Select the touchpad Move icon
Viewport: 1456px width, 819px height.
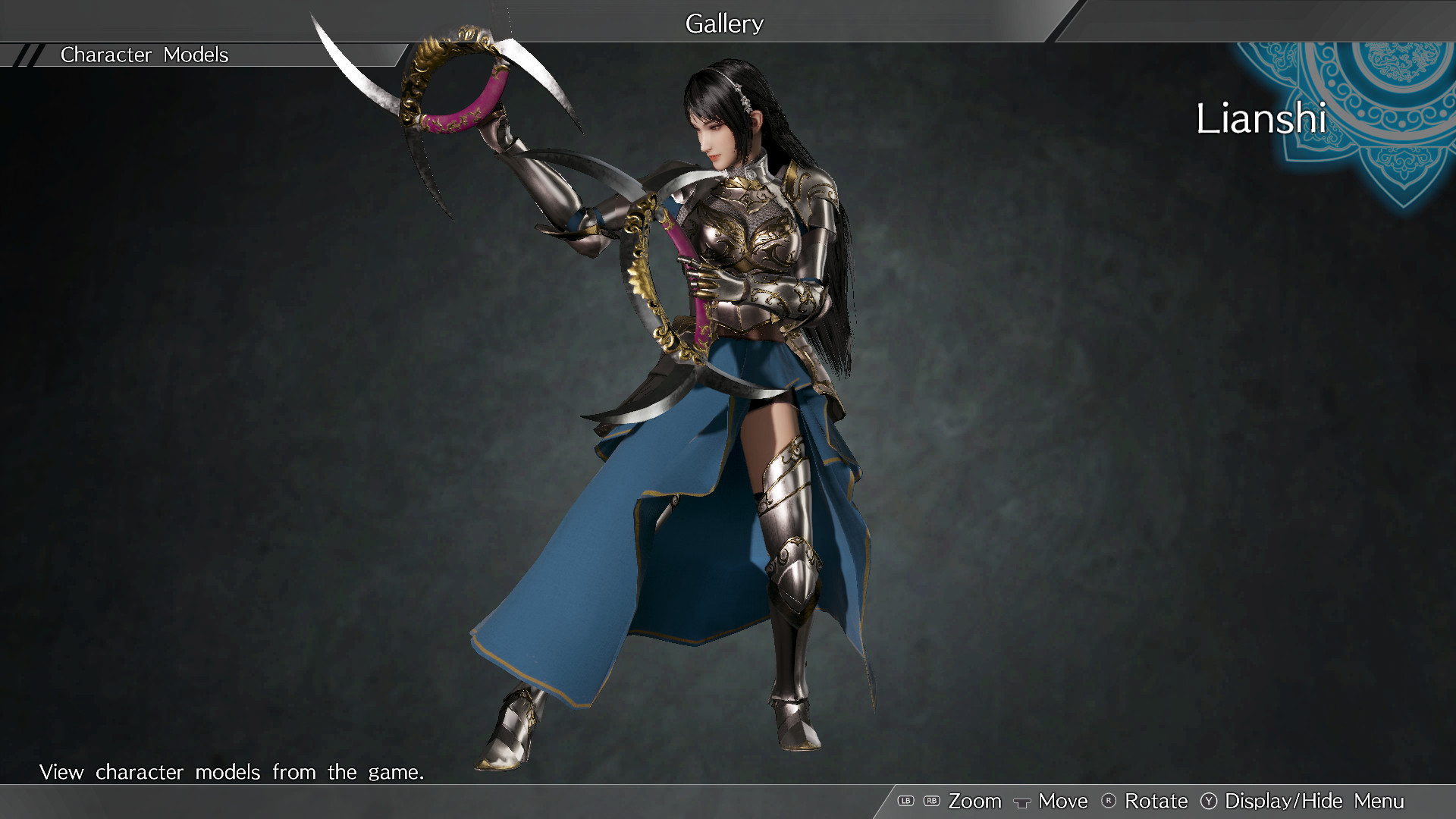1023,802
